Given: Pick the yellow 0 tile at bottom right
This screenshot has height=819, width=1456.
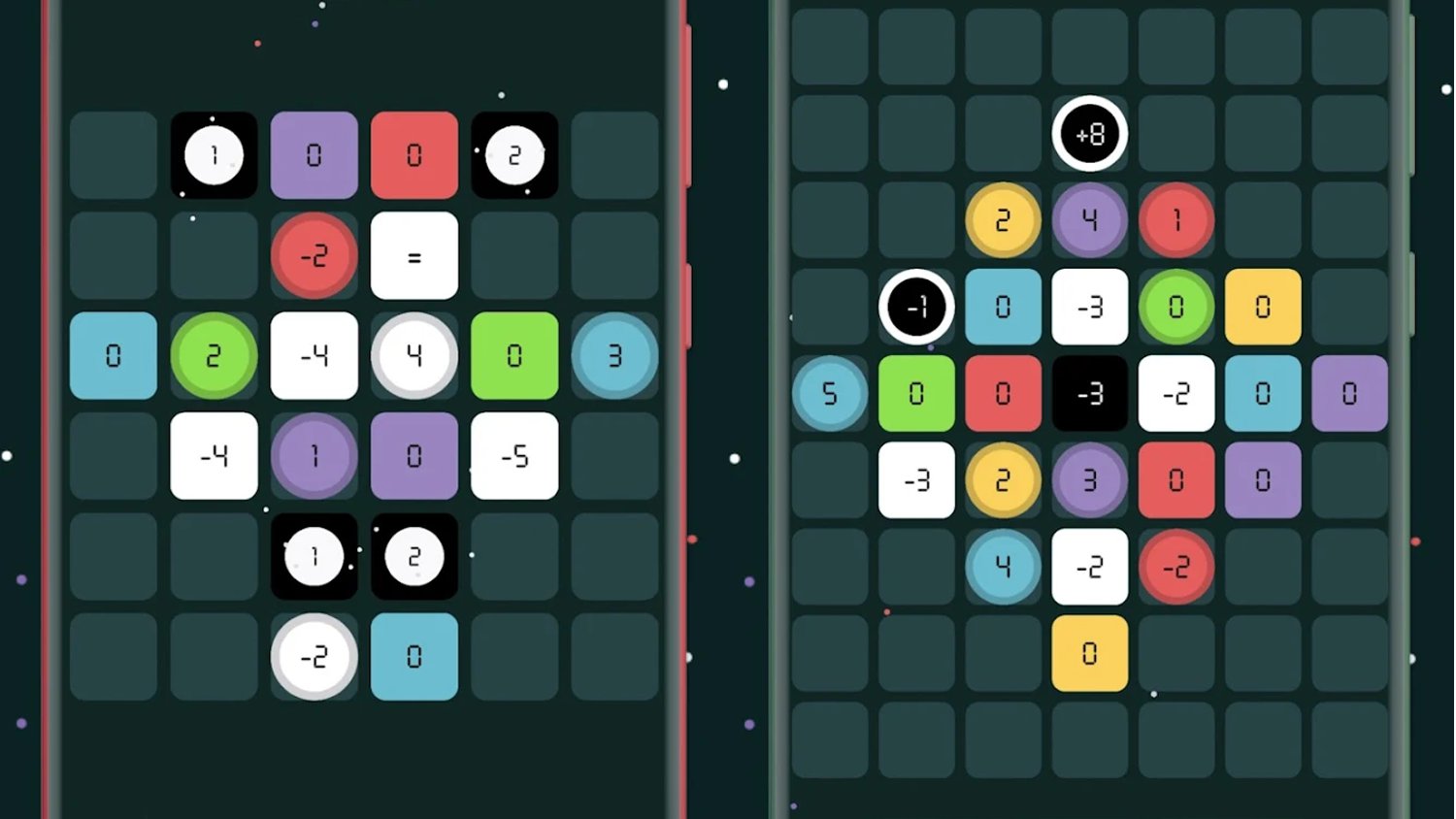Looking at the screenshot, I should point(1090,652).
